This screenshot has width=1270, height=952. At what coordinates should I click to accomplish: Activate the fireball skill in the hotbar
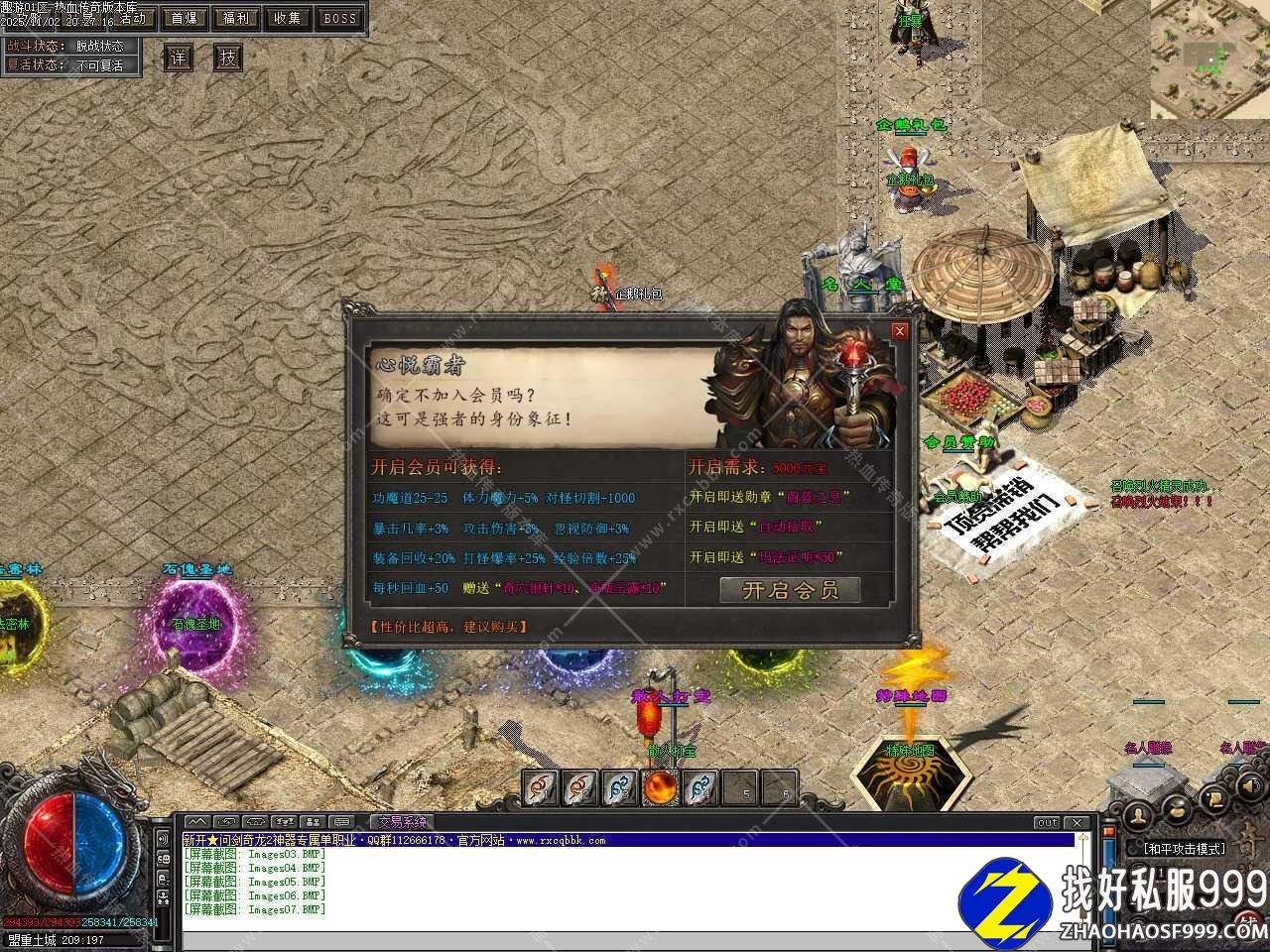pyautogui.click(x=660, y=788)
